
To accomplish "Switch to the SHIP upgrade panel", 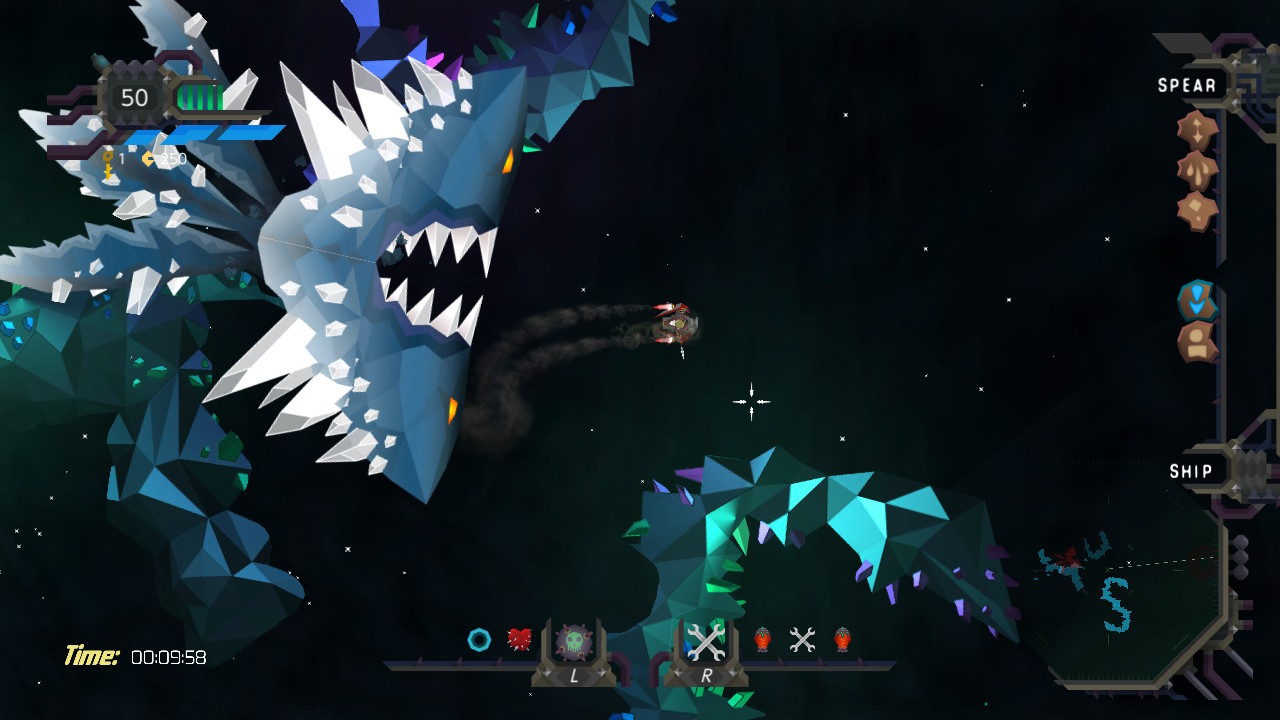I will pos(1193,470).
